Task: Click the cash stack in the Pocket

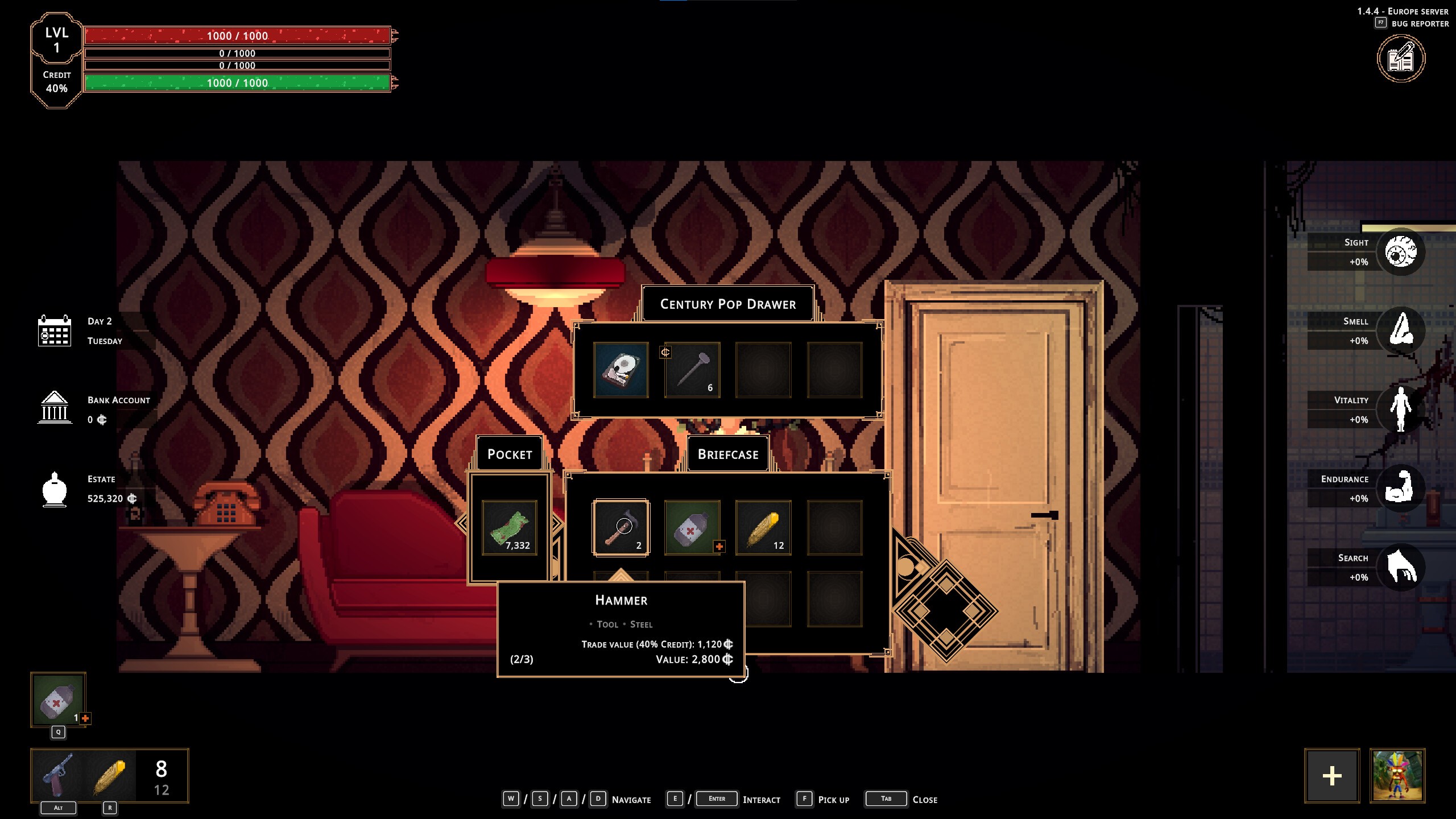Action: point(510,528)
